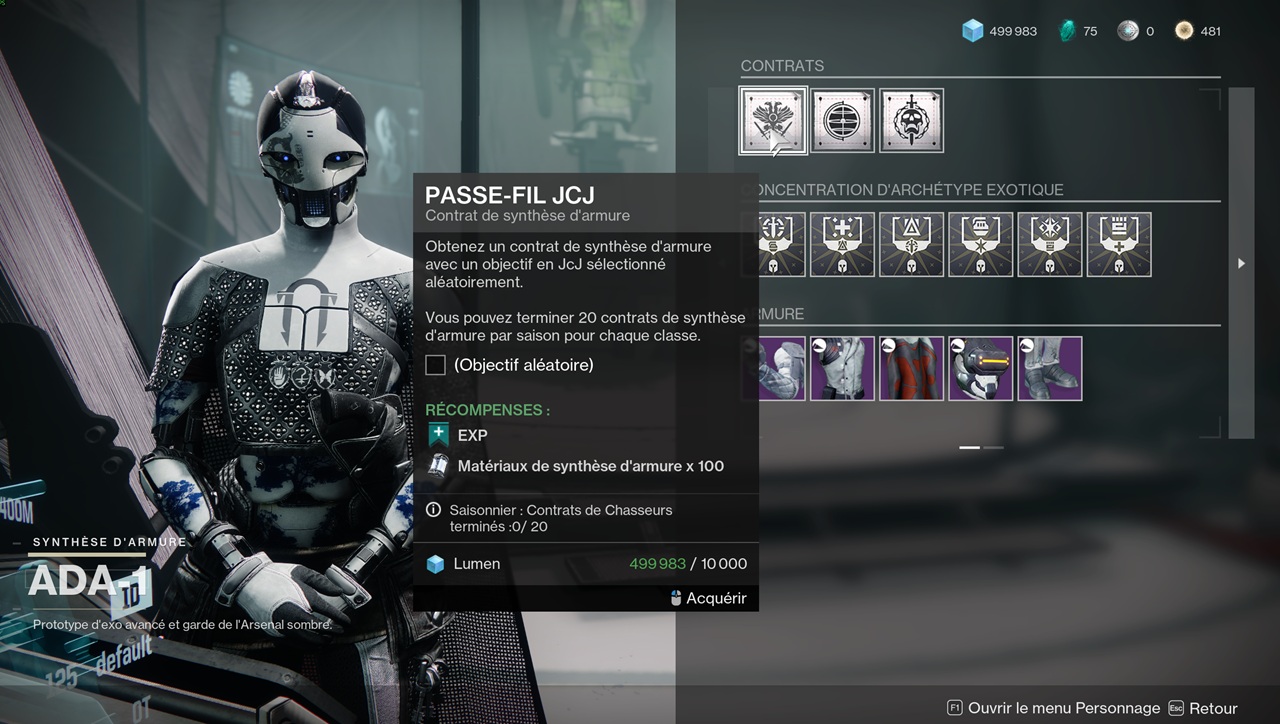Image resolution: width=1280 pixels, height=724 pixels.
Task: Pick the grey boots armor piece
Action: pyautogui.click(x=1049, y=368)
